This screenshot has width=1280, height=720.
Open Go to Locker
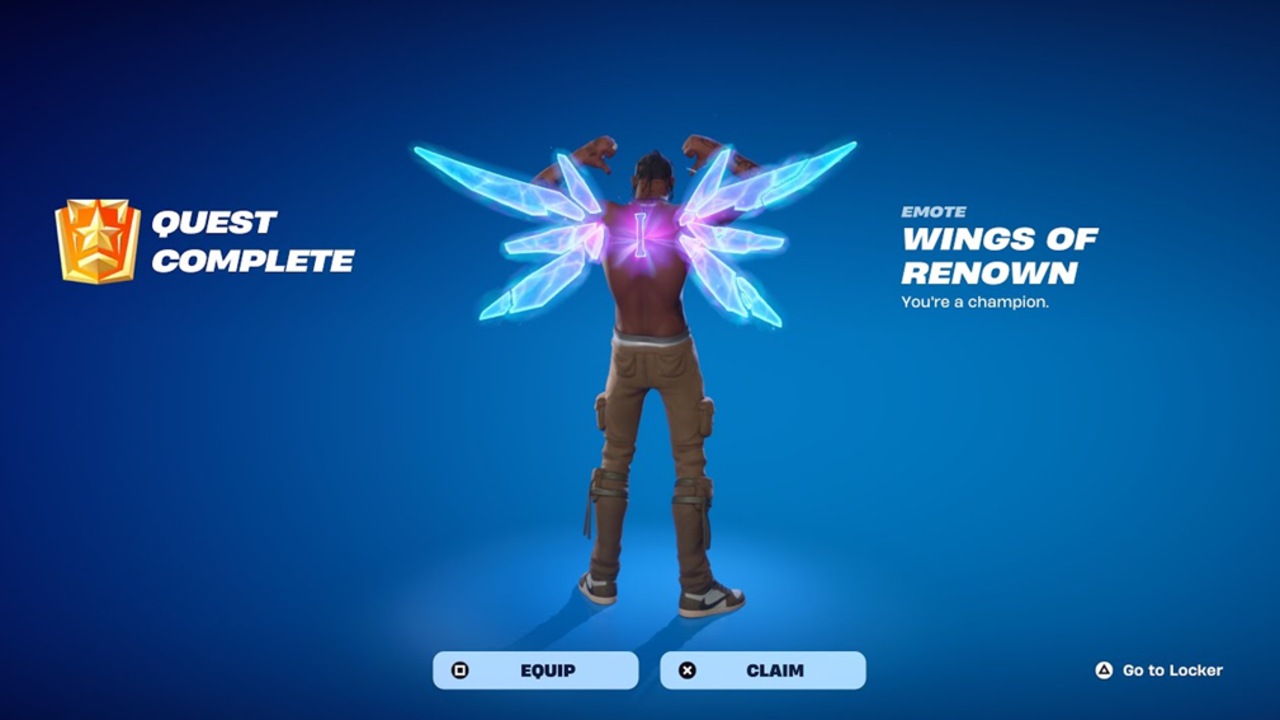[1160, 670]
